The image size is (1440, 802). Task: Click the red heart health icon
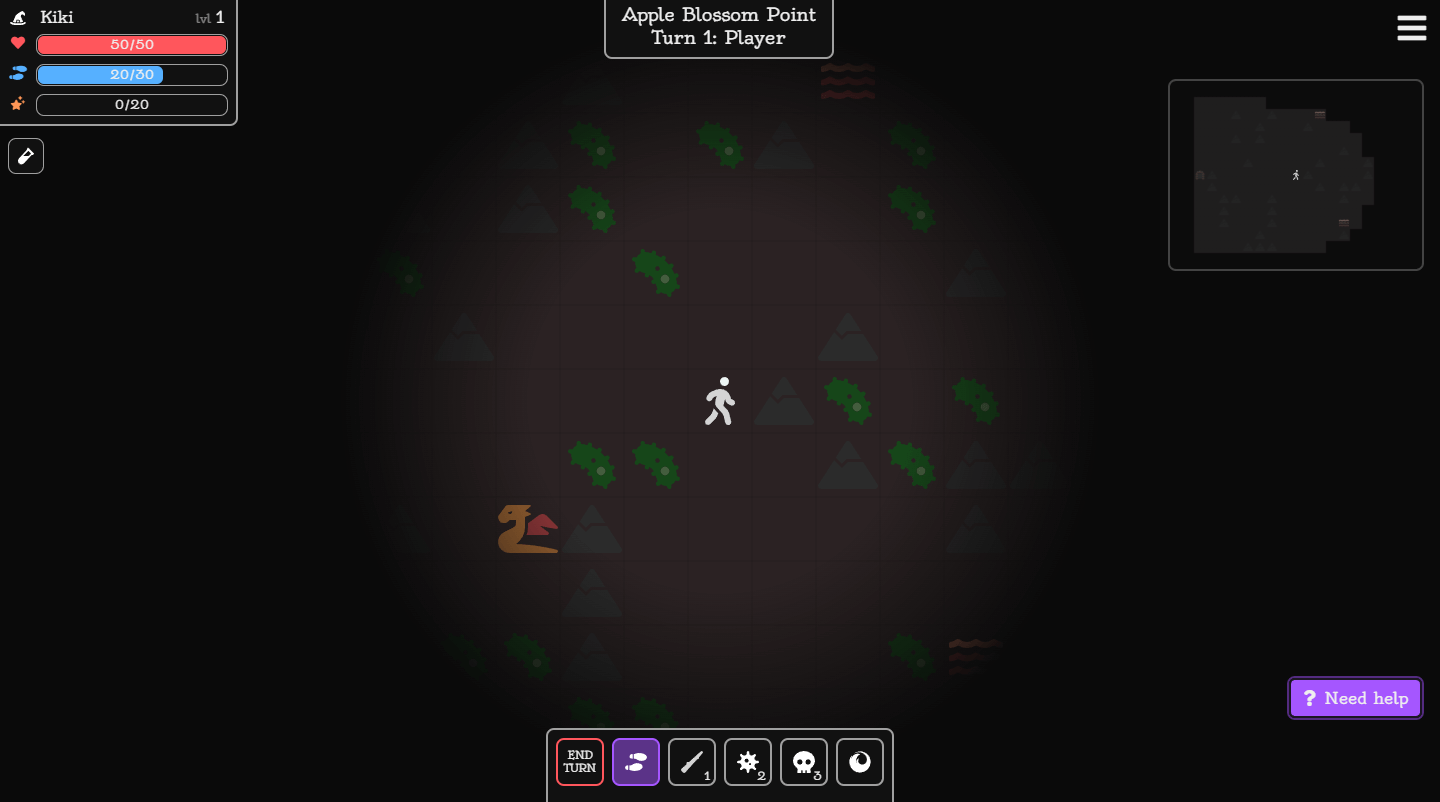pyautogui.click(x=16, y=44)
